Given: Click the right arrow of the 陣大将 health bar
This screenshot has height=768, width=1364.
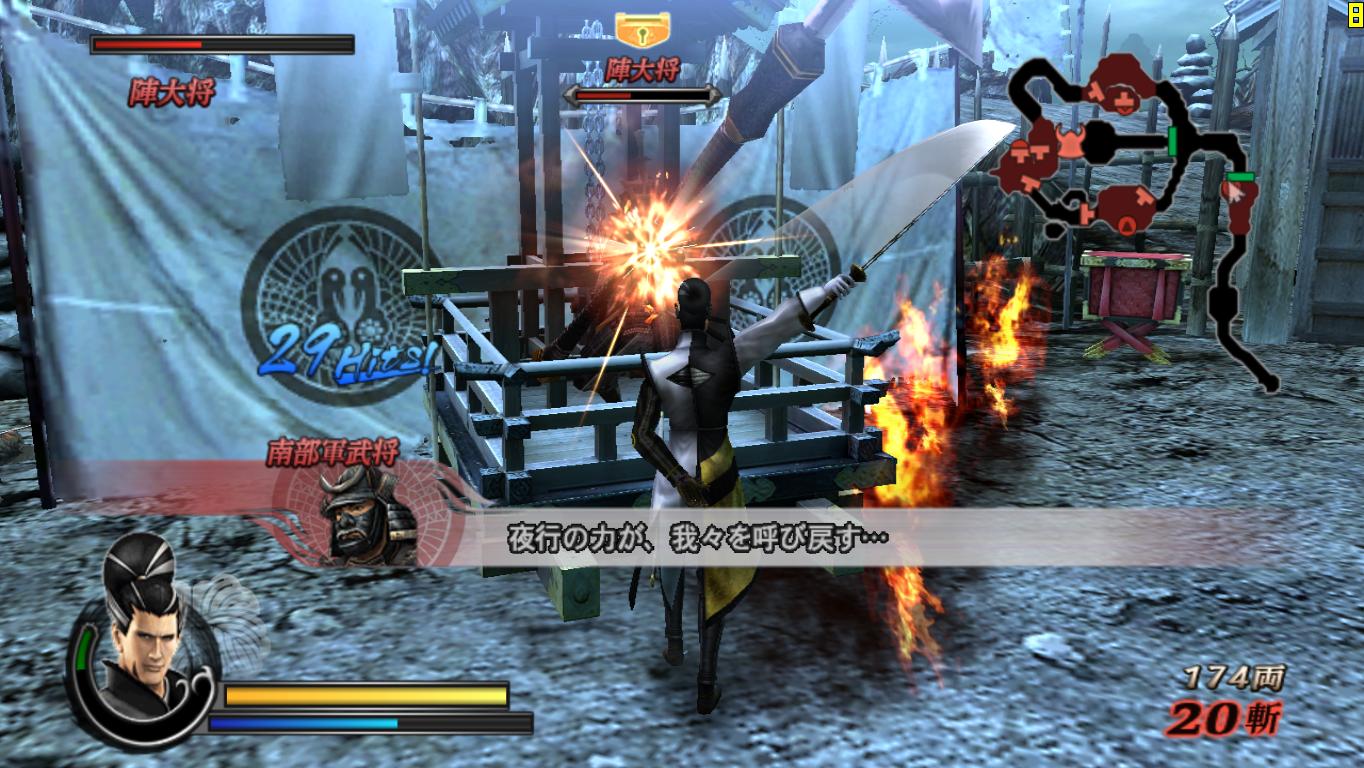Looking at the screenshot, I should click(714, 94).
